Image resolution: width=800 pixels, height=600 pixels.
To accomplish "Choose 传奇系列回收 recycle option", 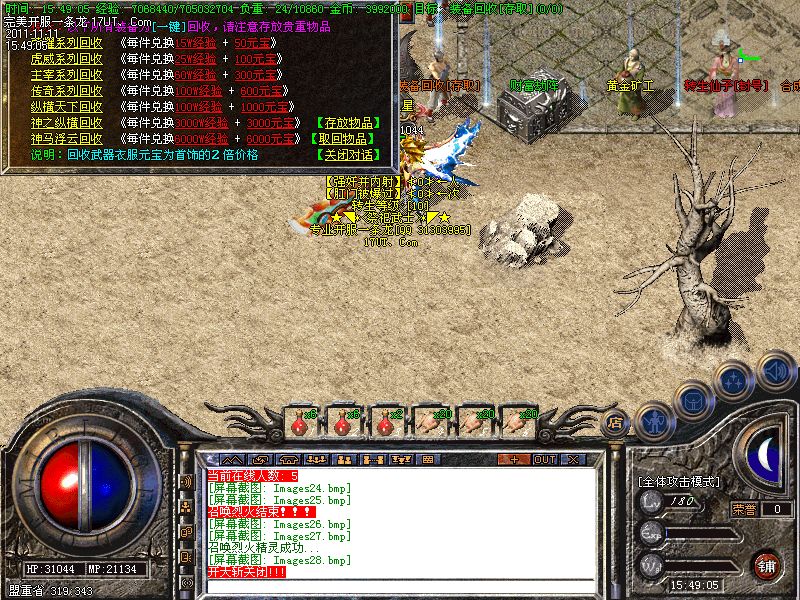I will [x=66, y=92].
